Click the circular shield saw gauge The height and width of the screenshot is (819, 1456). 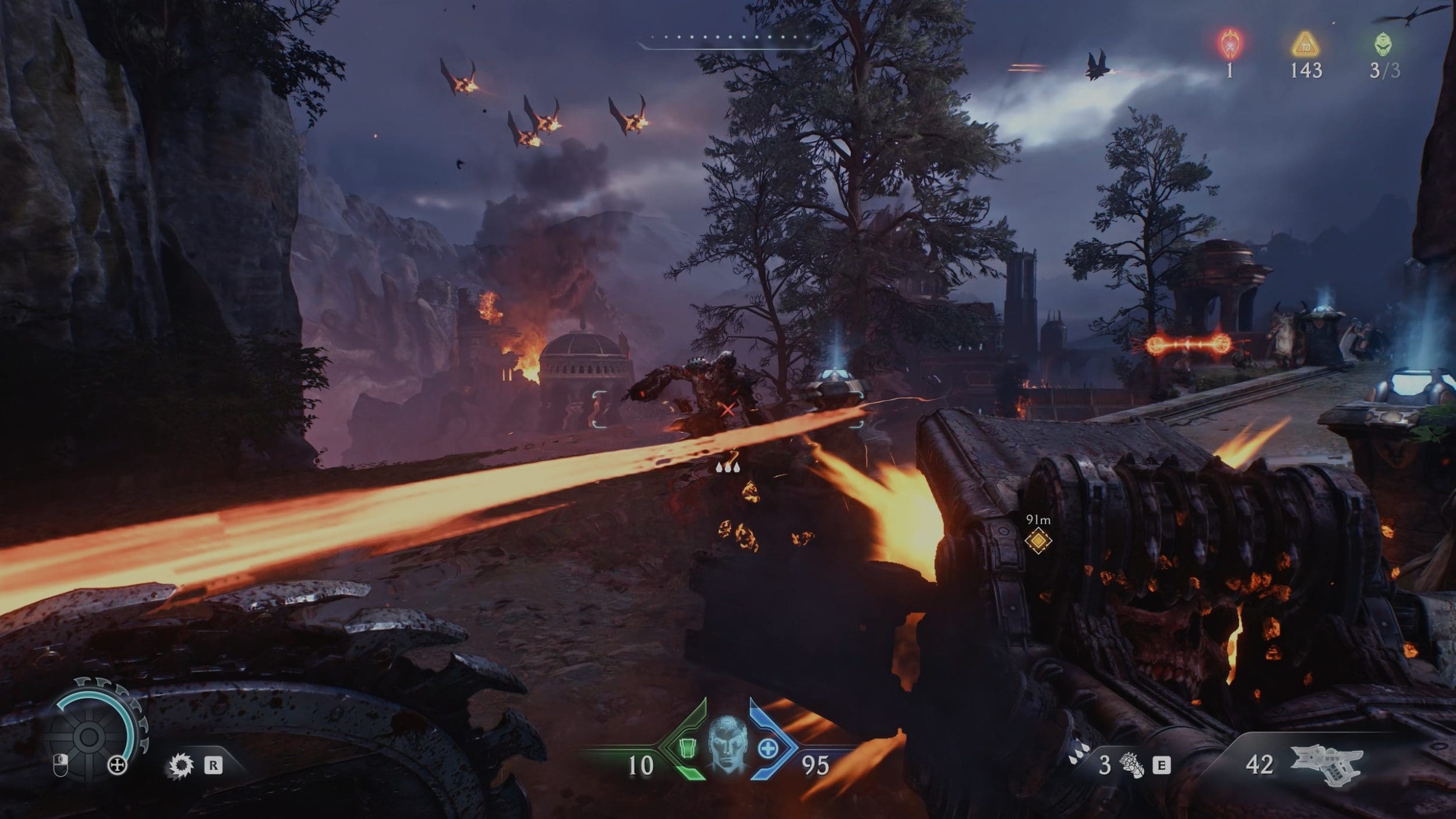[89, 736]
